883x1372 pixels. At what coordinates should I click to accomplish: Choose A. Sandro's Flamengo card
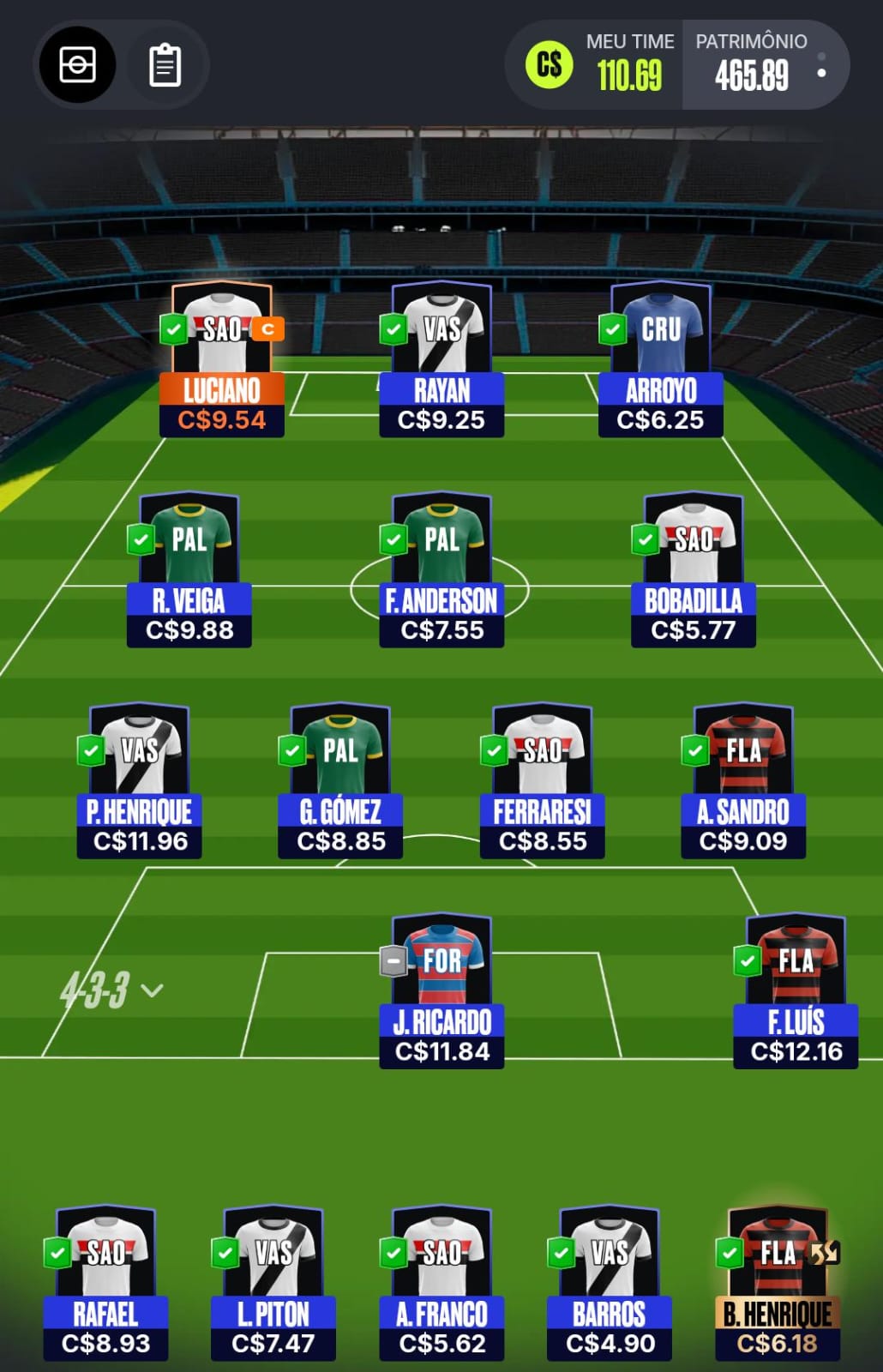743,781
